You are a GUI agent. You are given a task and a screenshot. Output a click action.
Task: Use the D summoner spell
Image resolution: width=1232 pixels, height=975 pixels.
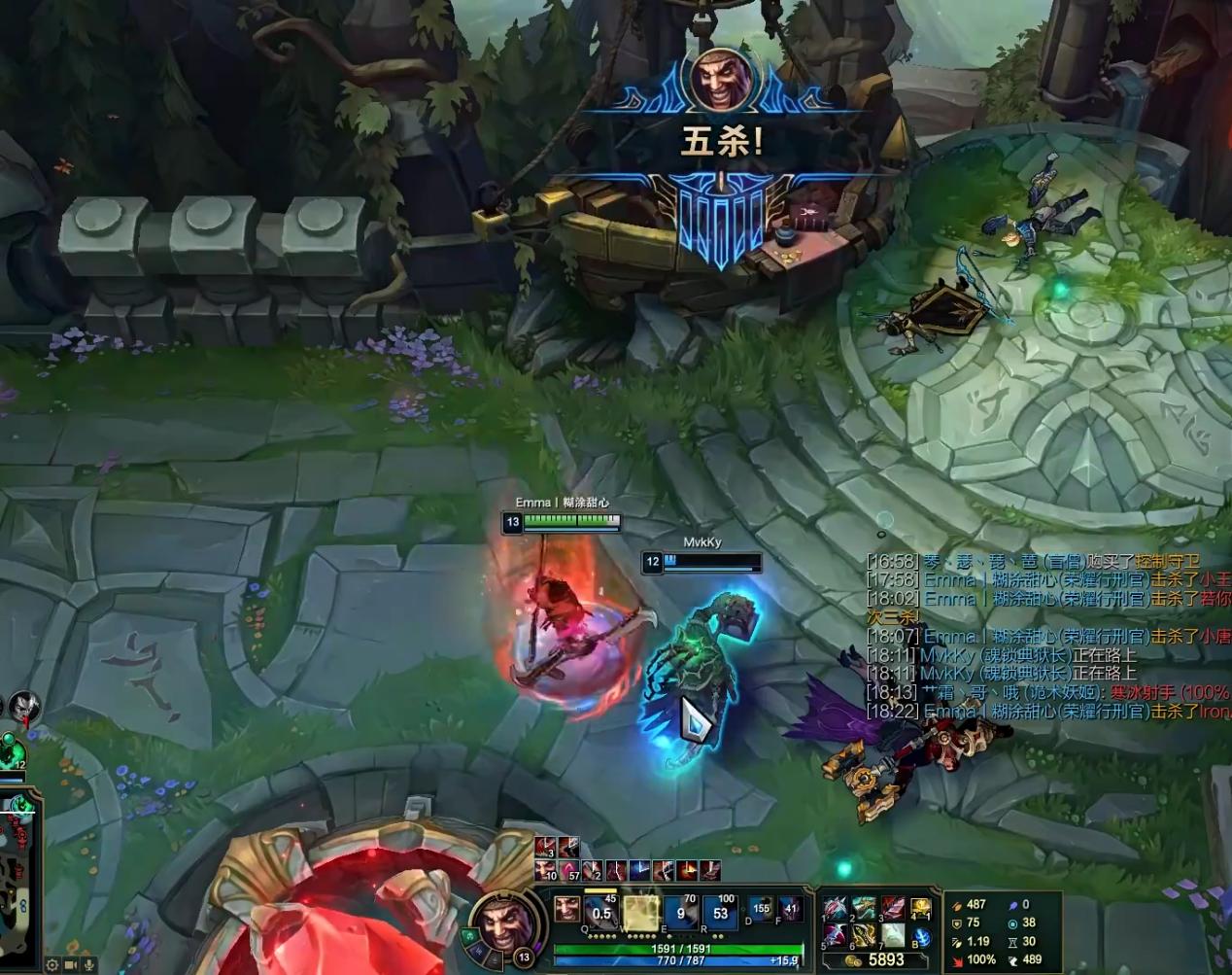(x=762, y=911)
